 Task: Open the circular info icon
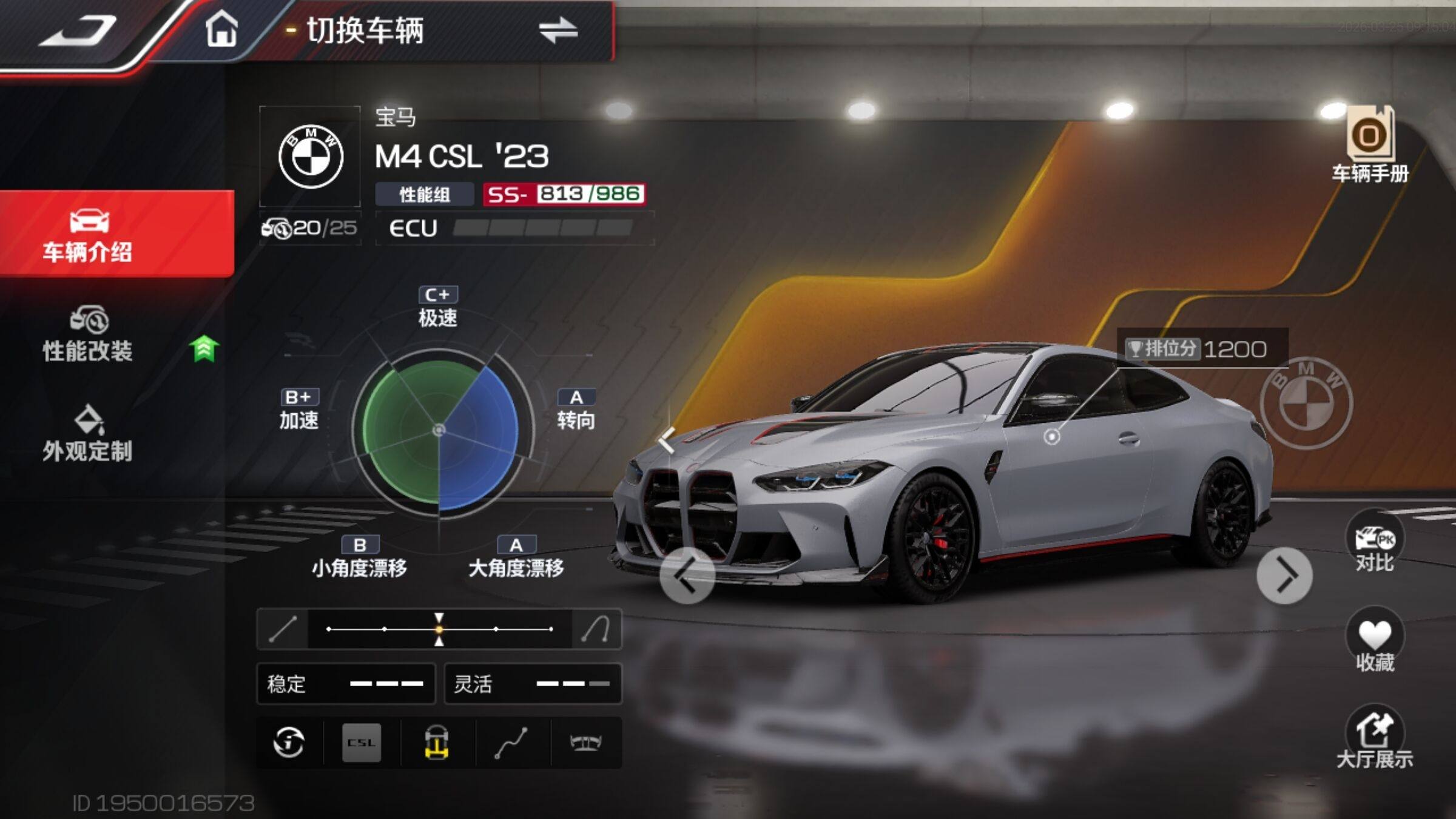click(289, 743)
